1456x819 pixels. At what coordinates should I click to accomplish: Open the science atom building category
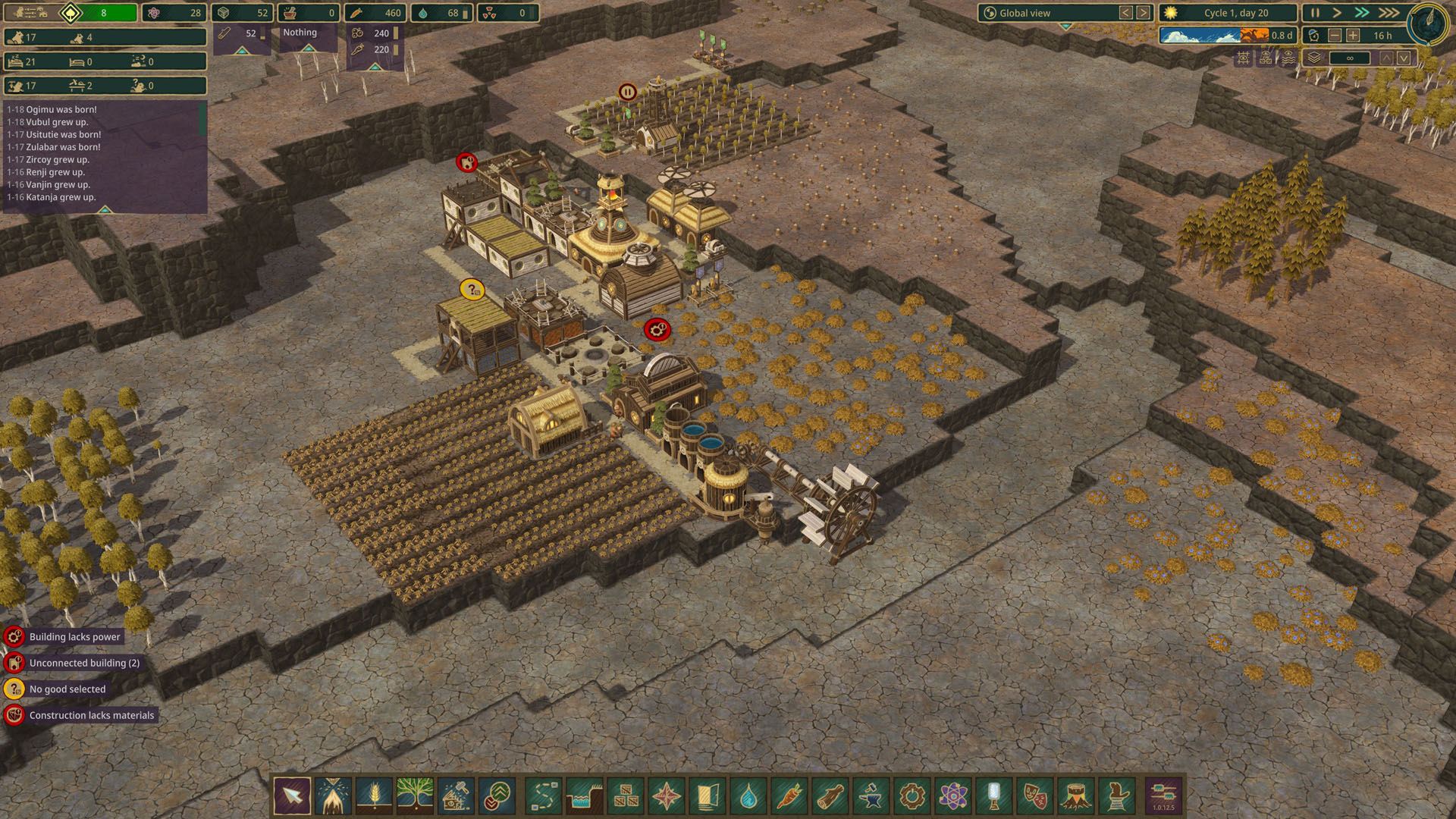tap(953, 796)
